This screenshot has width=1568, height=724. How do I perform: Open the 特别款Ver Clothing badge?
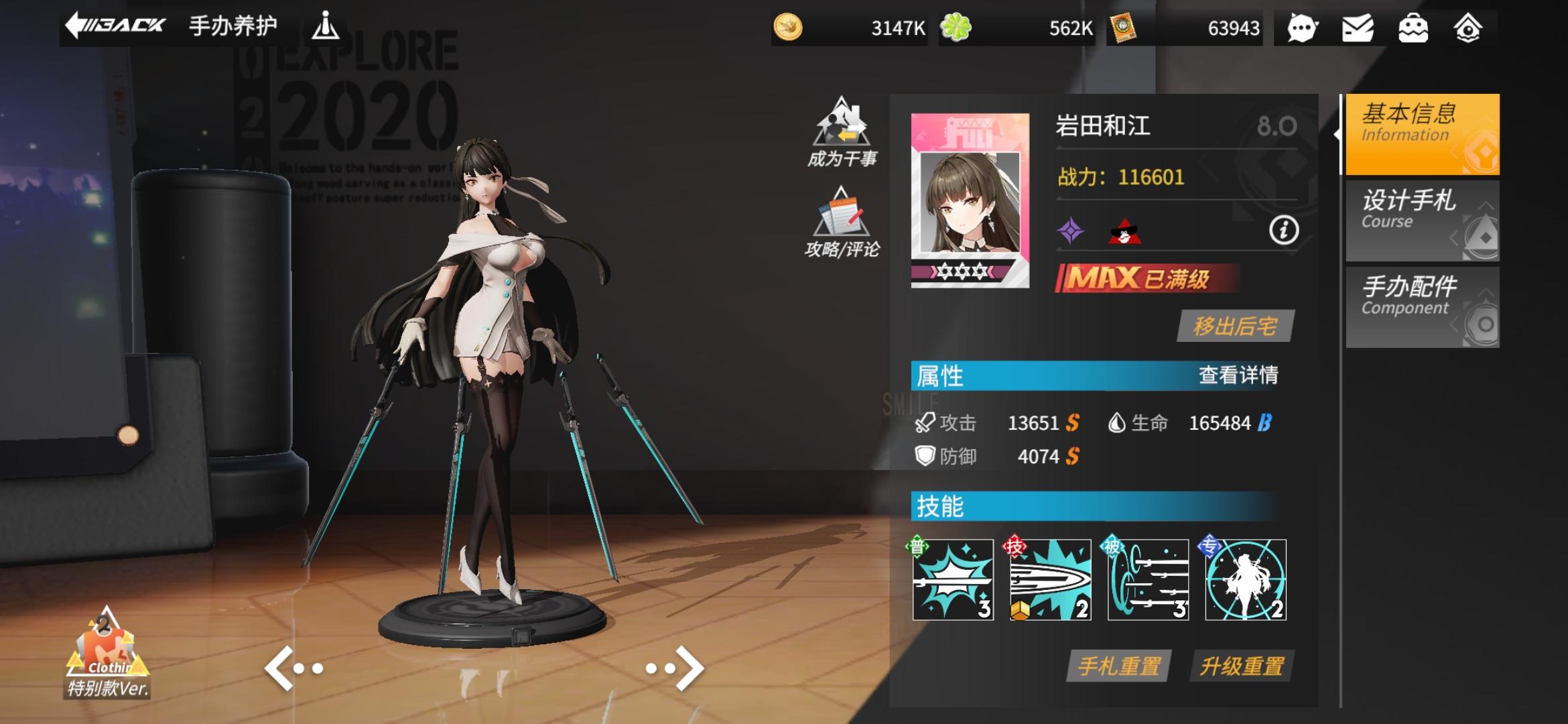click(x=105, y=670)
